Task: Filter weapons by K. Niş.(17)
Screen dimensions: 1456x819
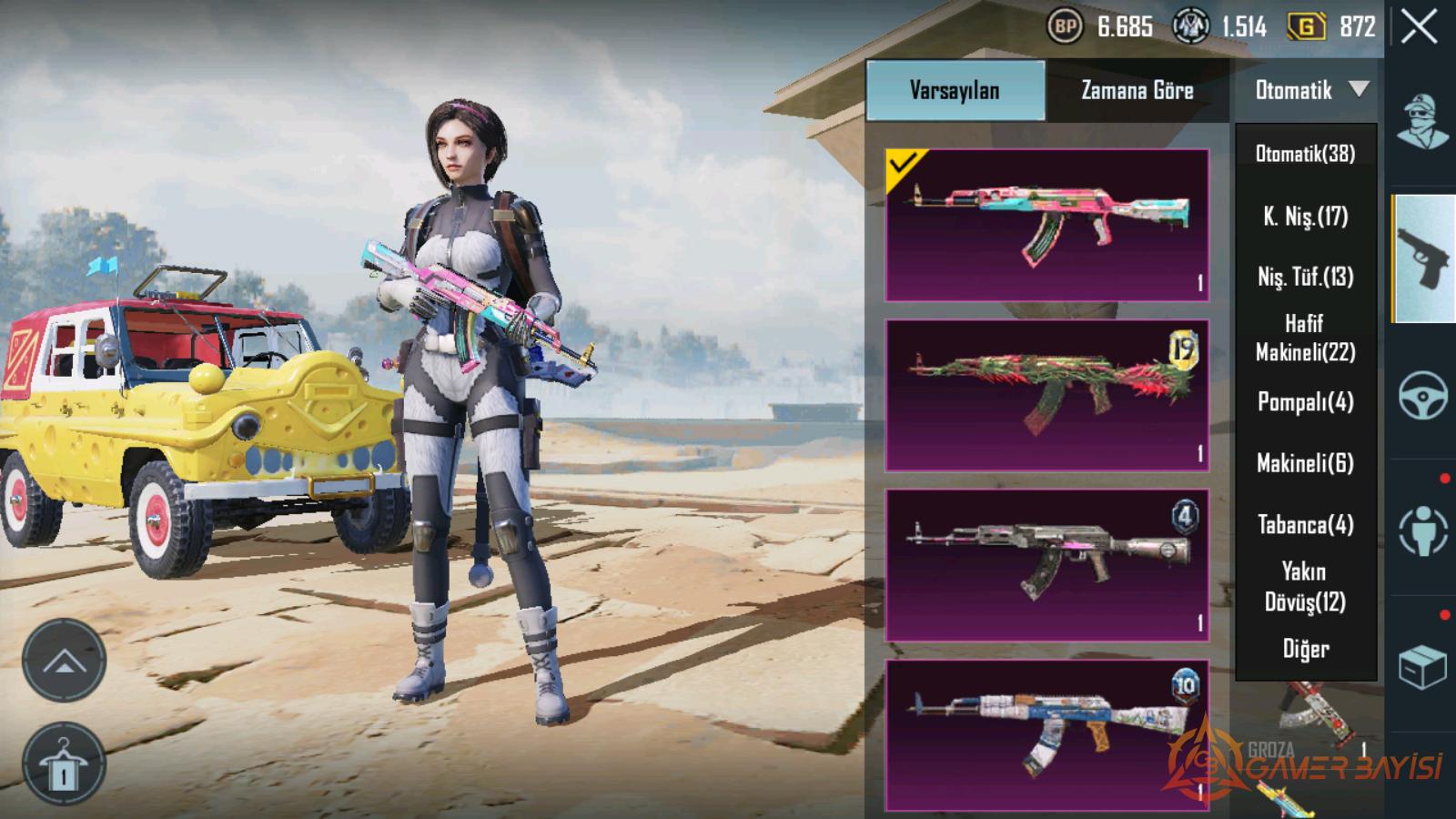Action: (1305, 217)
